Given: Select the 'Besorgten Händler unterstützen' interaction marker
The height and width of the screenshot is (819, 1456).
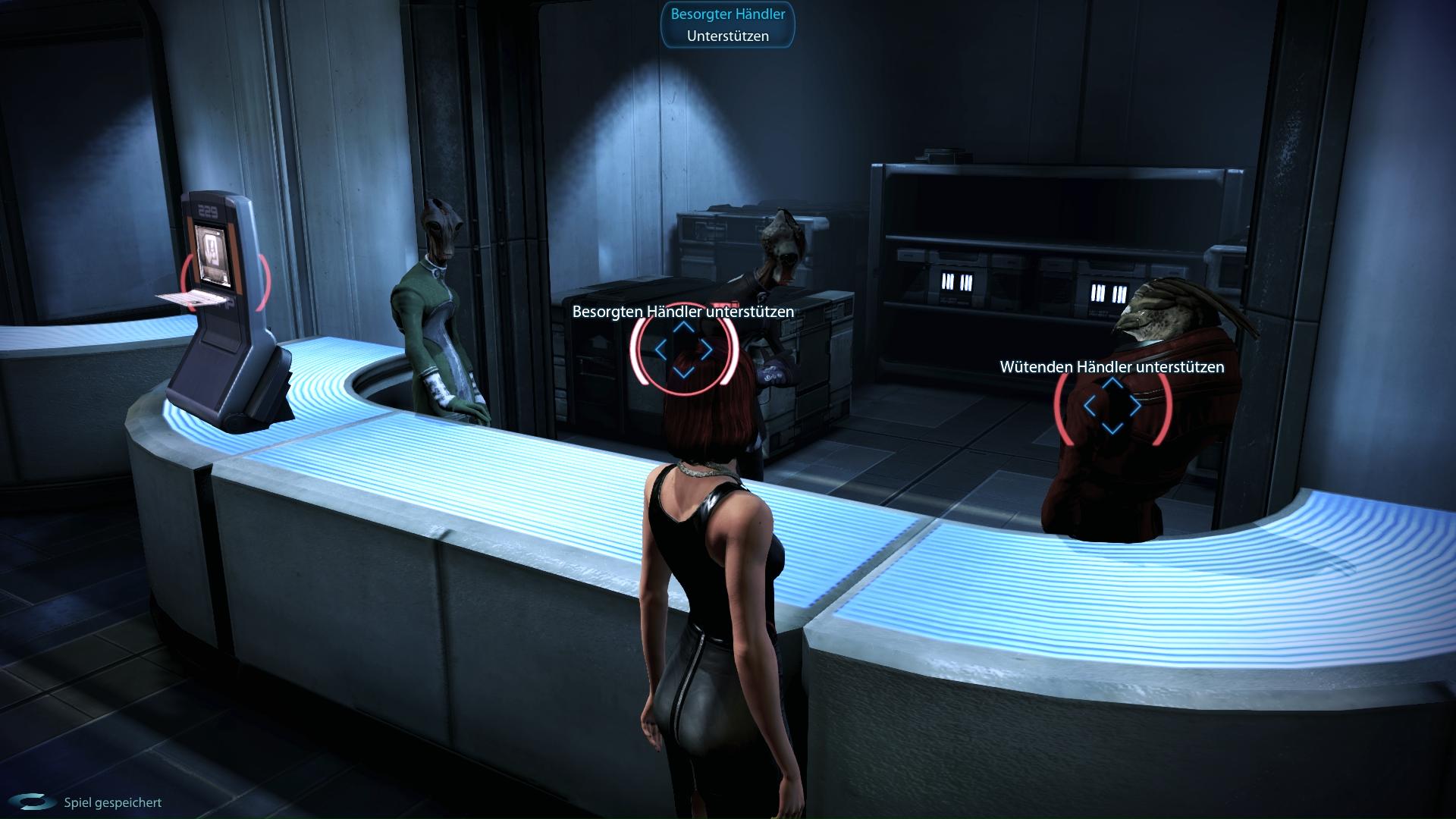Looking at the screenshot, I should coord(683,350).
